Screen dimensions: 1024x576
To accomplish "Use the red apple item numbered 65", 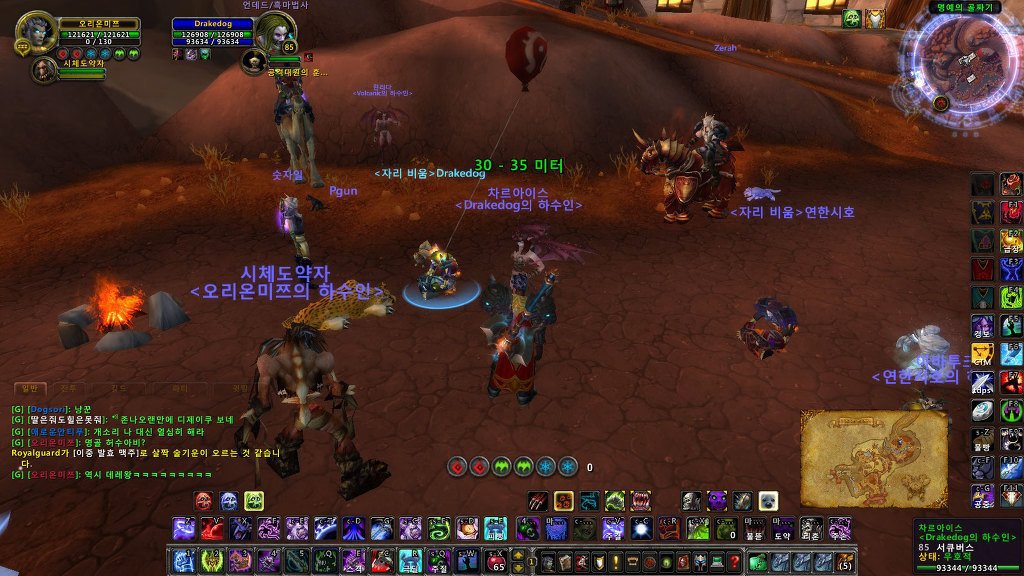I will coord(497,560).
